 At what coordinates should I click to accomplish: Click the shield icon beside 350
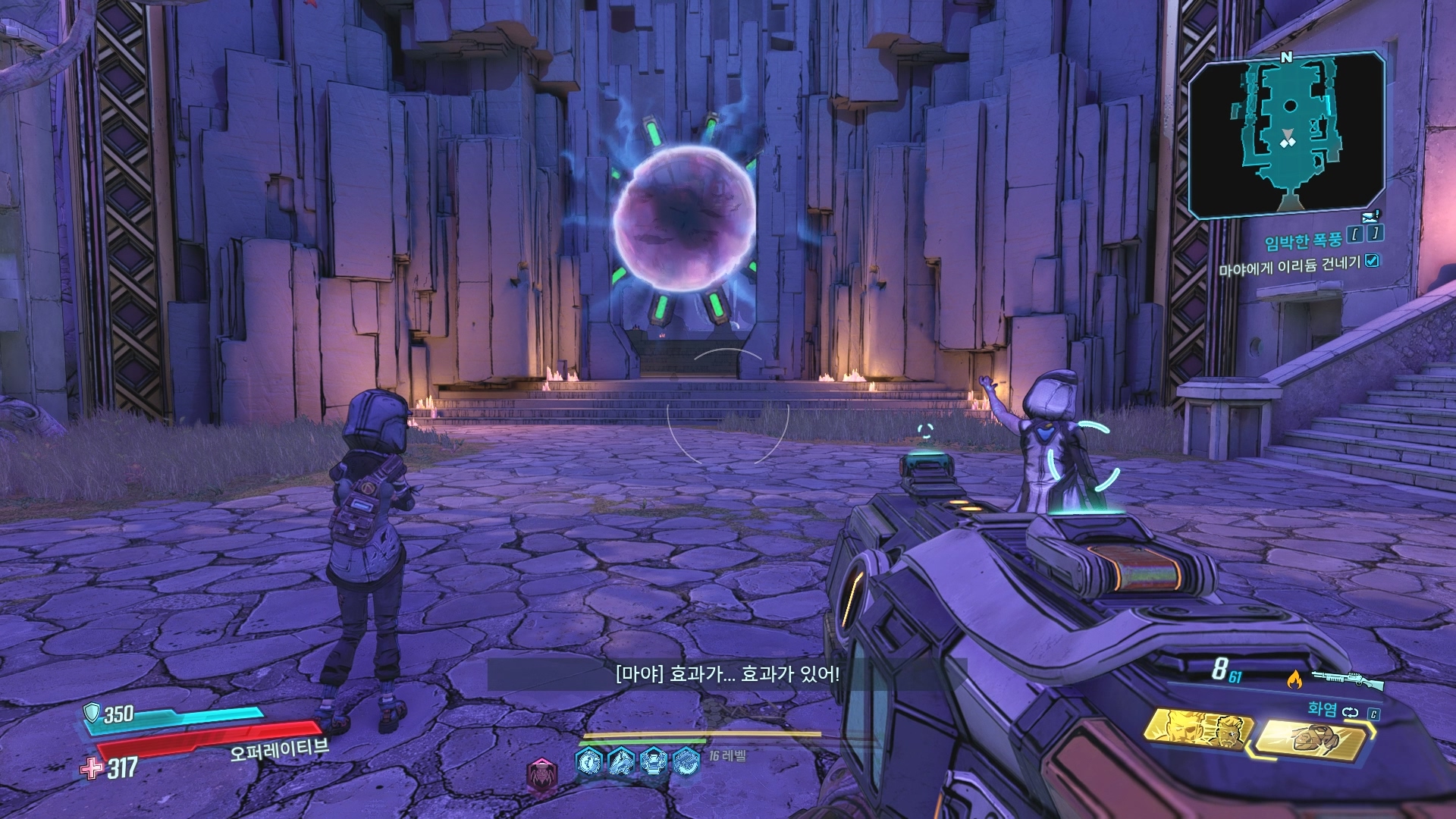[92, 712]
